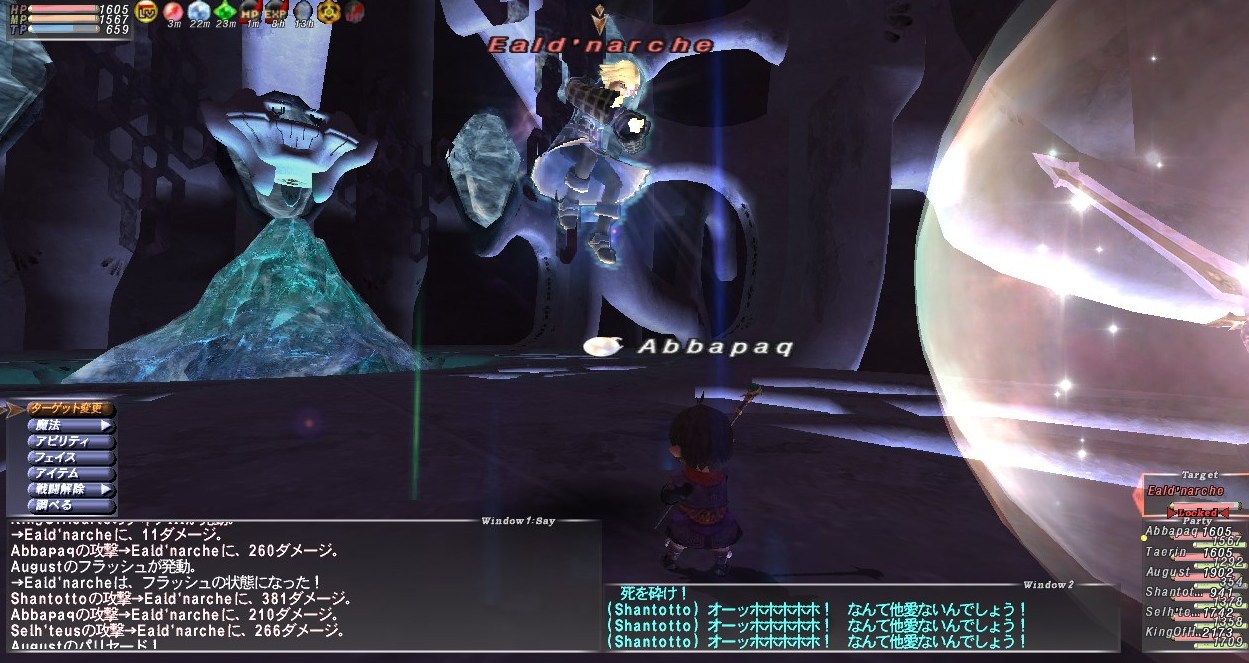
Task: Click the Window 1: Say chat log
Action: (300, 590)
